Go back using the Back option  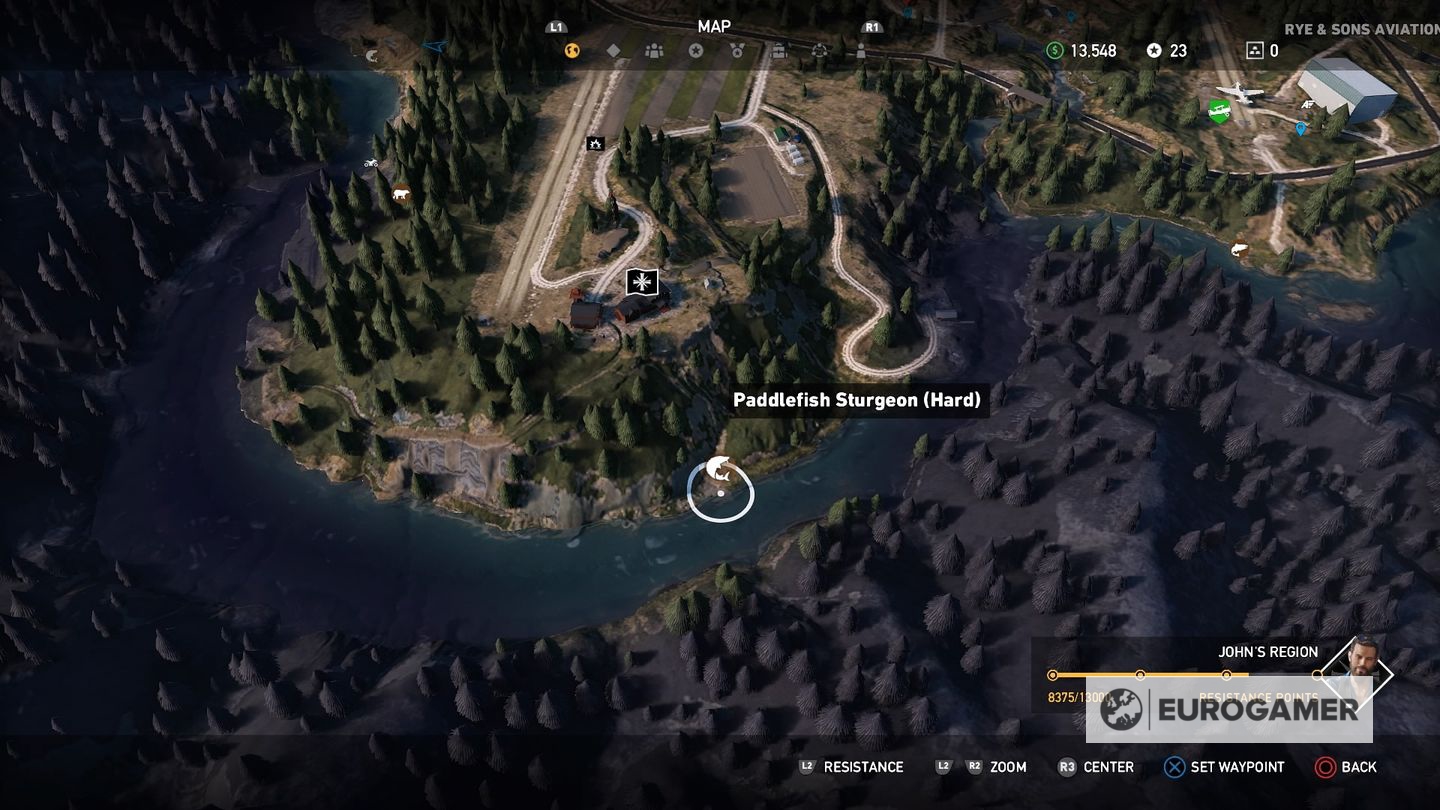(1346, 767)
